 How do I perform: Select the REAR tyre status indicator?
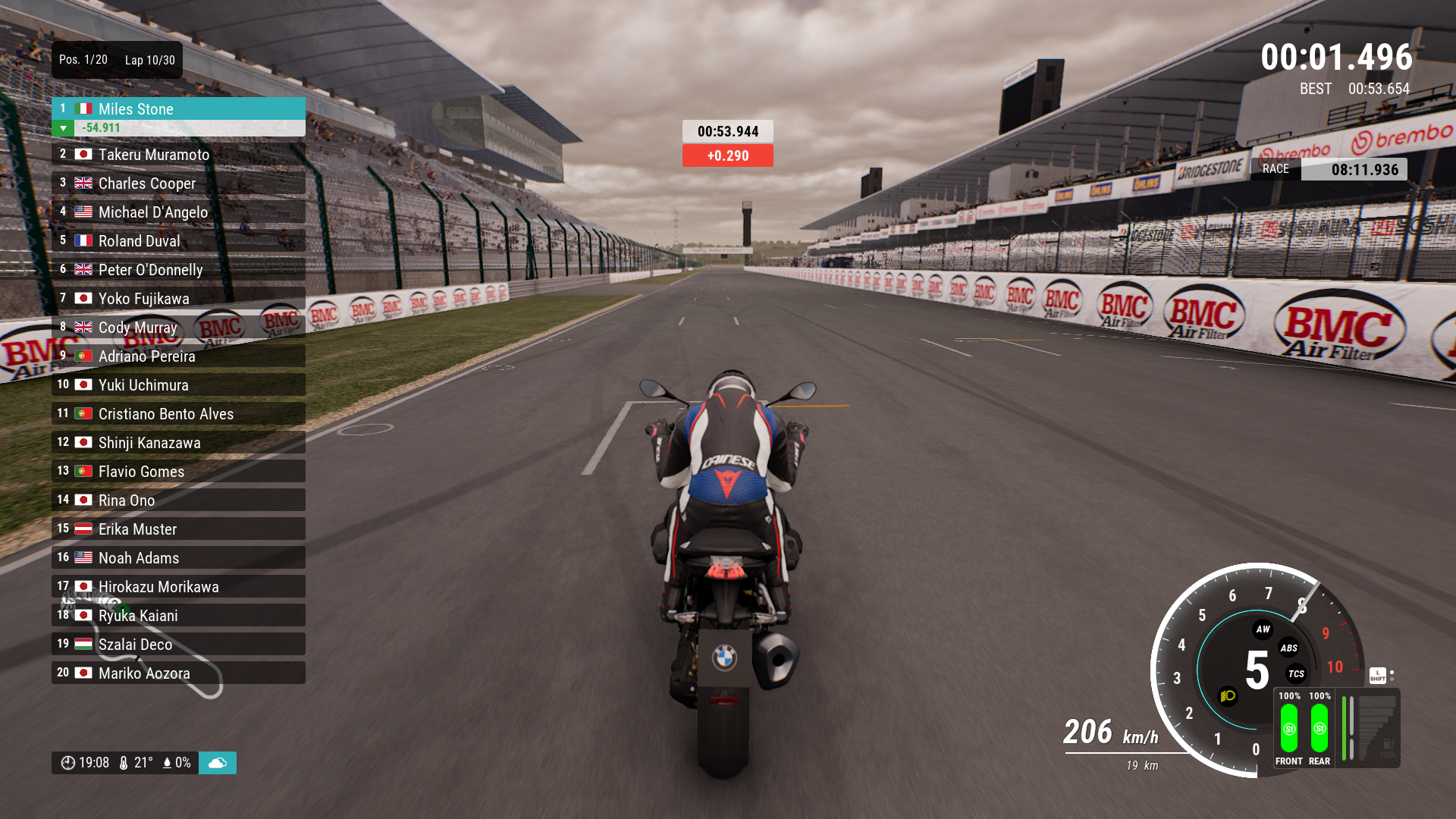pos(1319,729)
